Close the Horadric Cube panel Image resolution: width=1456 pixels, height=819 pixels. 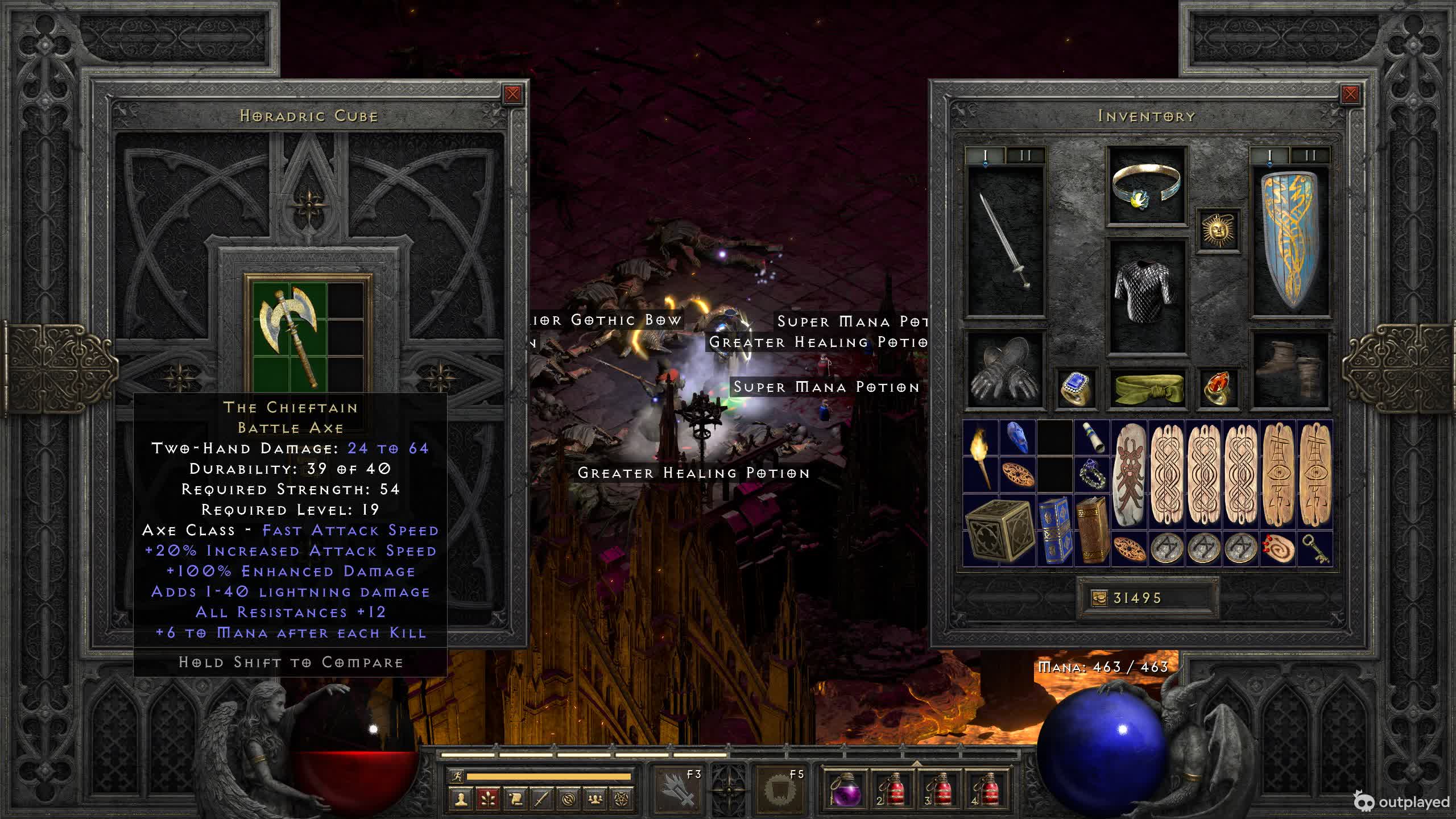tap(512, 94)
